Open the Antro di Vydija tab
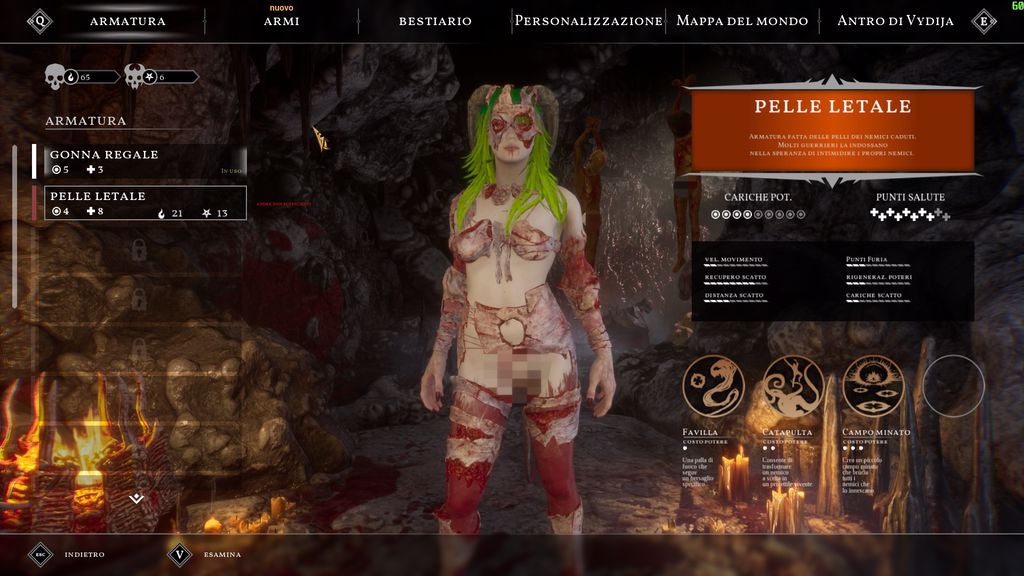 tap(895, 21)
